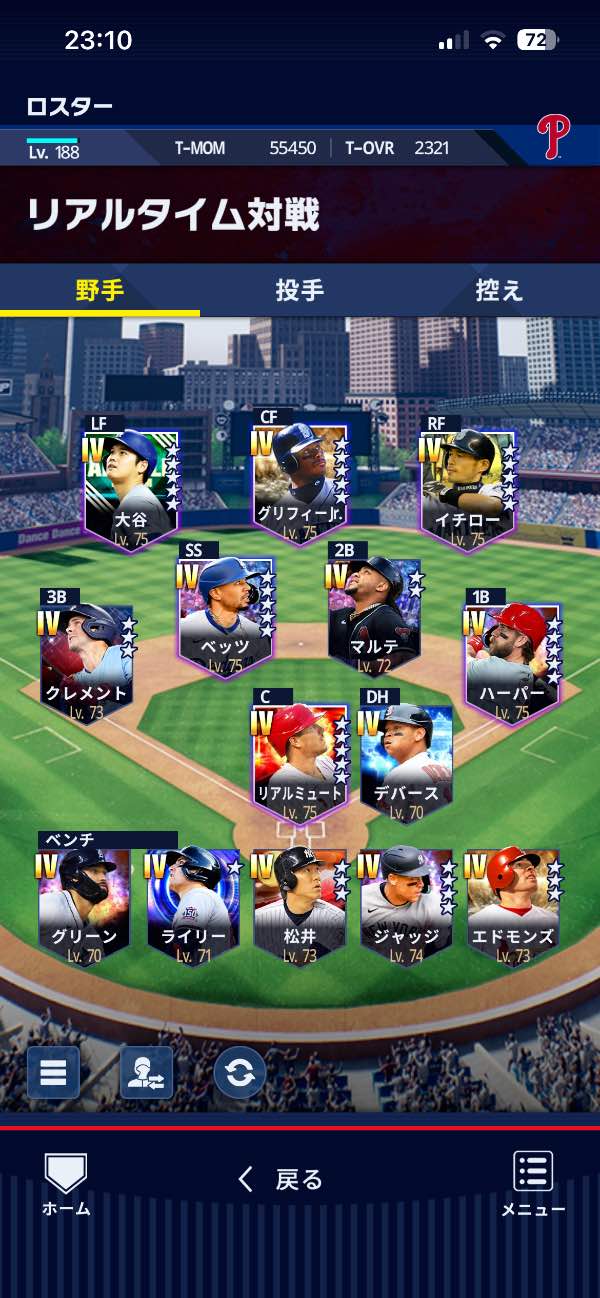Switch to the 投手 tab
Viewport: 600px width, 1298px height.
coord(299,291)
